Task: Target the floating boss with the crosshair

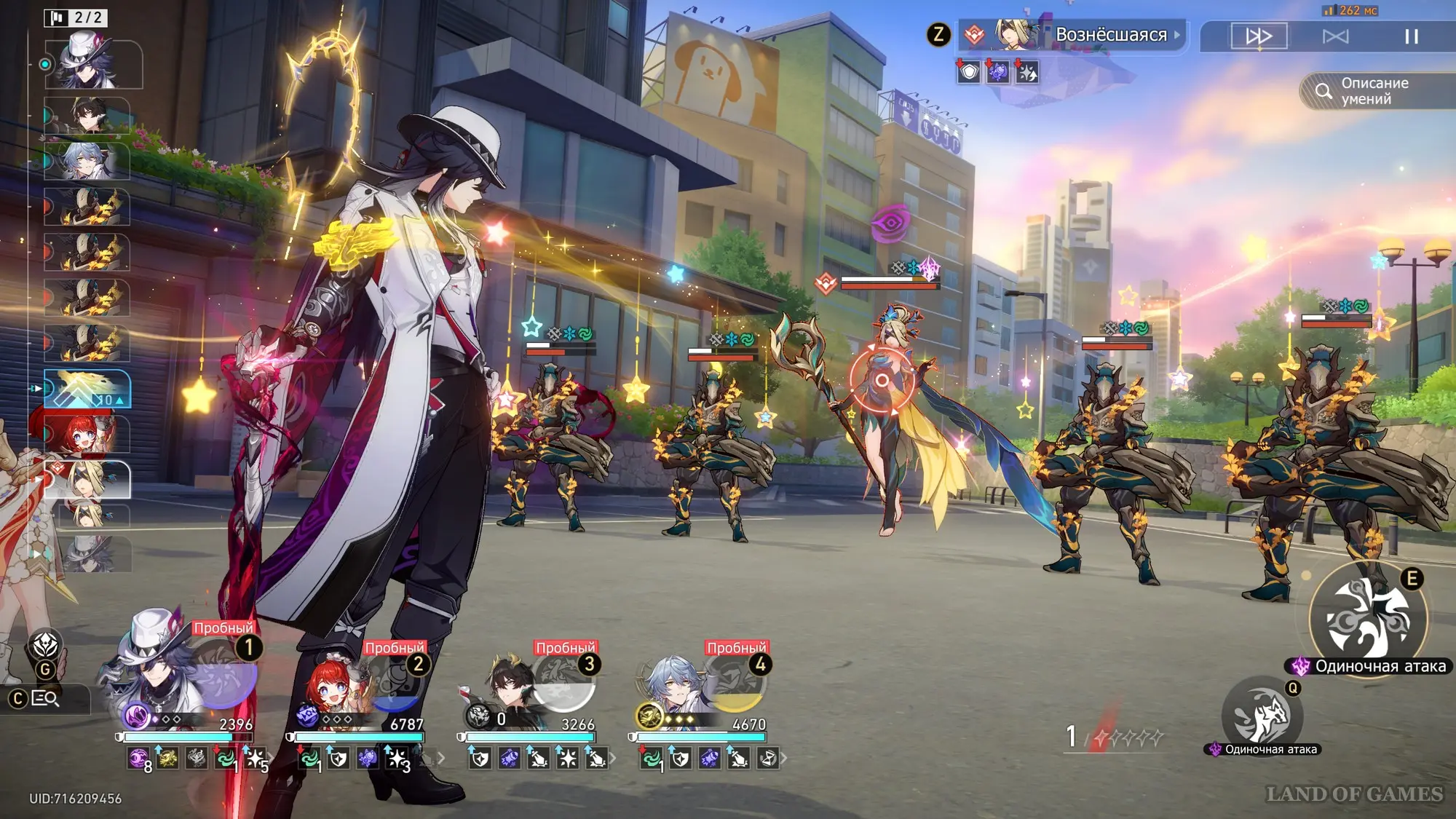Action: point(882,380)
